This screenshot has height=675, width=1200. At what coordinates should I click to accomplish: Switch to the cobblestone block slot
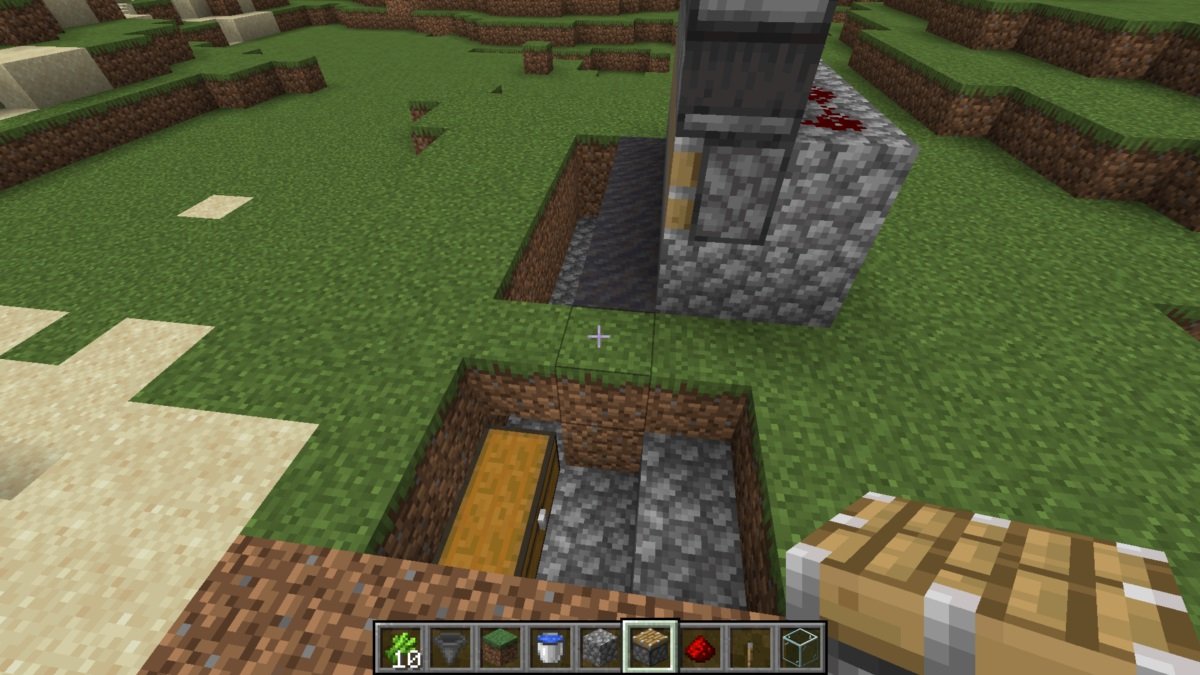[600, 647]
